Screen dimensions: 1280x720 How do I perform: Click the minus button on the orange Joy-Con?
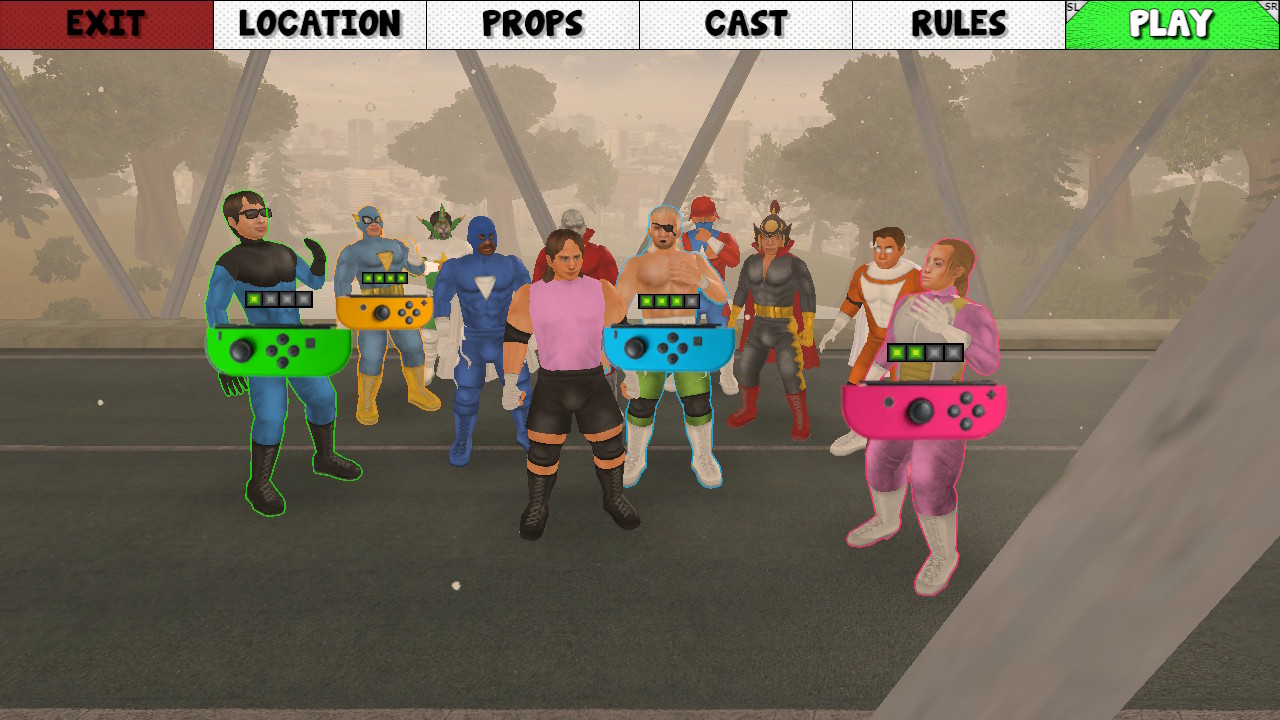364,306
